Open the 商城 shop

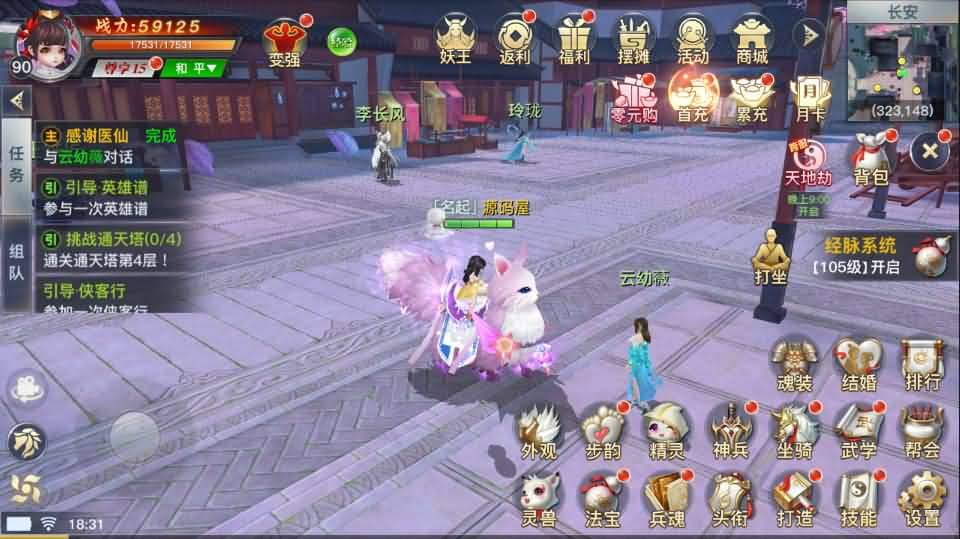751,40
